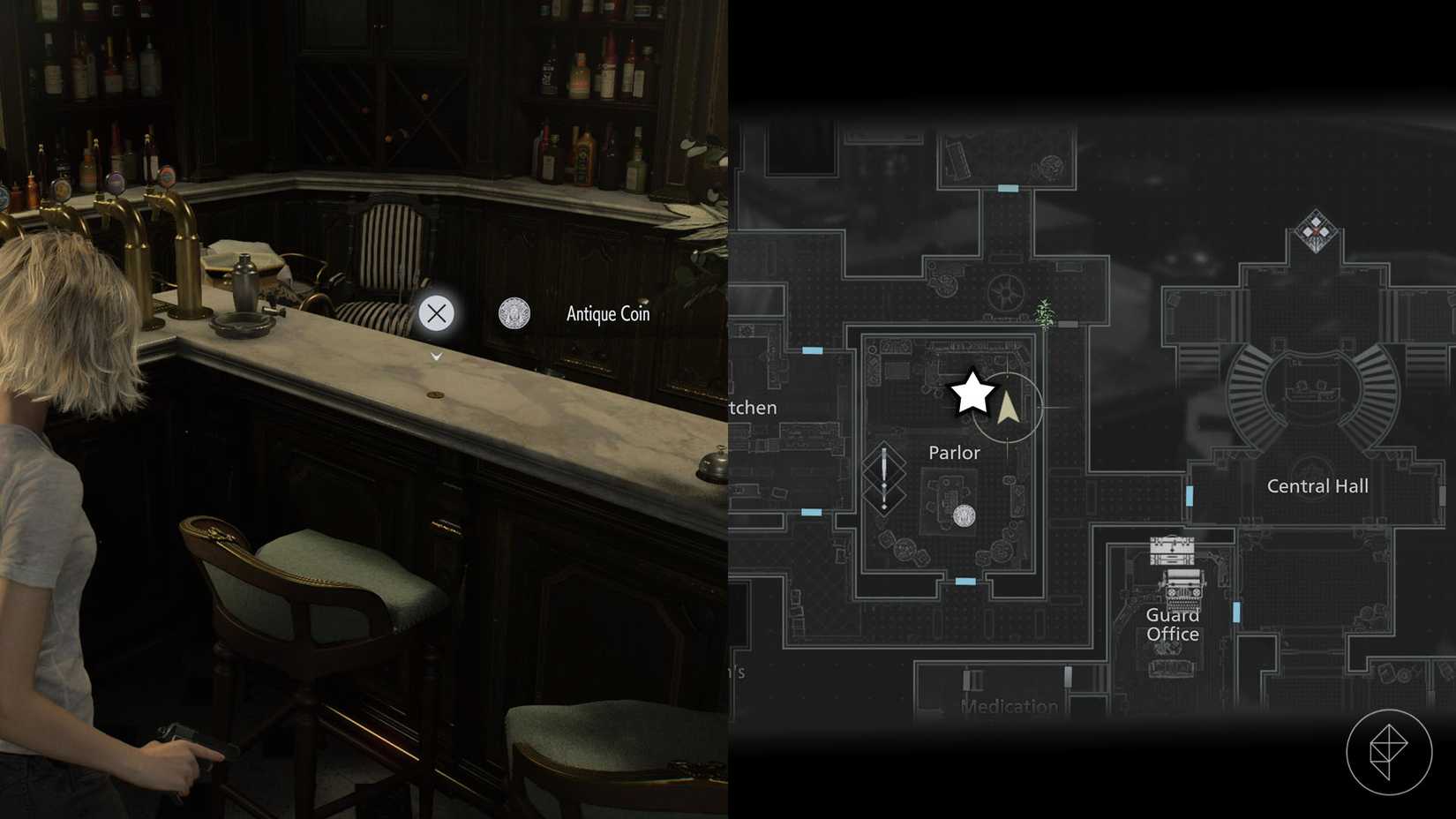Click the Antique Coin text label
The width and height of the screenshot is (1456, 819).
click(x=606, y=313)
